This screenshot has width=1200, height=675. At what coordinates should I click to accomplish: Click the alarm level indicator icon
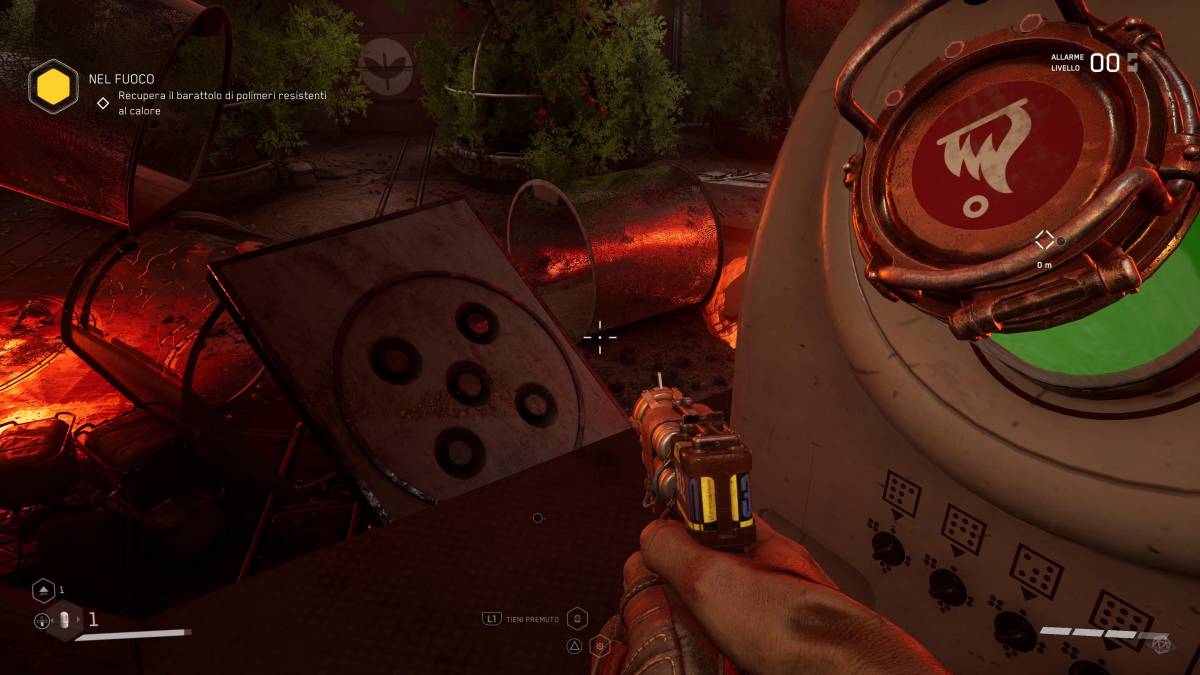1133,63
